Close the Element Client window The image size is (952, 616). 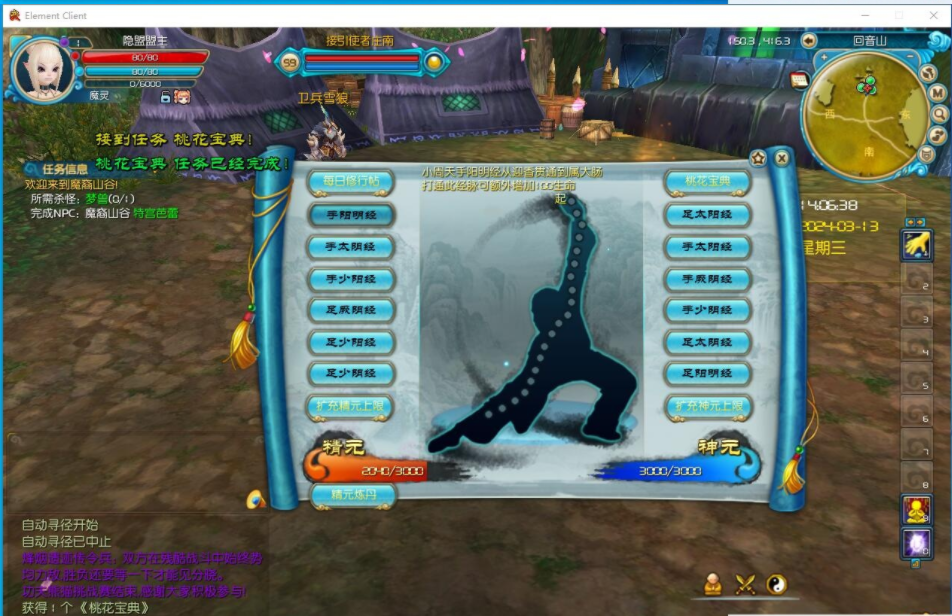(x=929, y=15)
